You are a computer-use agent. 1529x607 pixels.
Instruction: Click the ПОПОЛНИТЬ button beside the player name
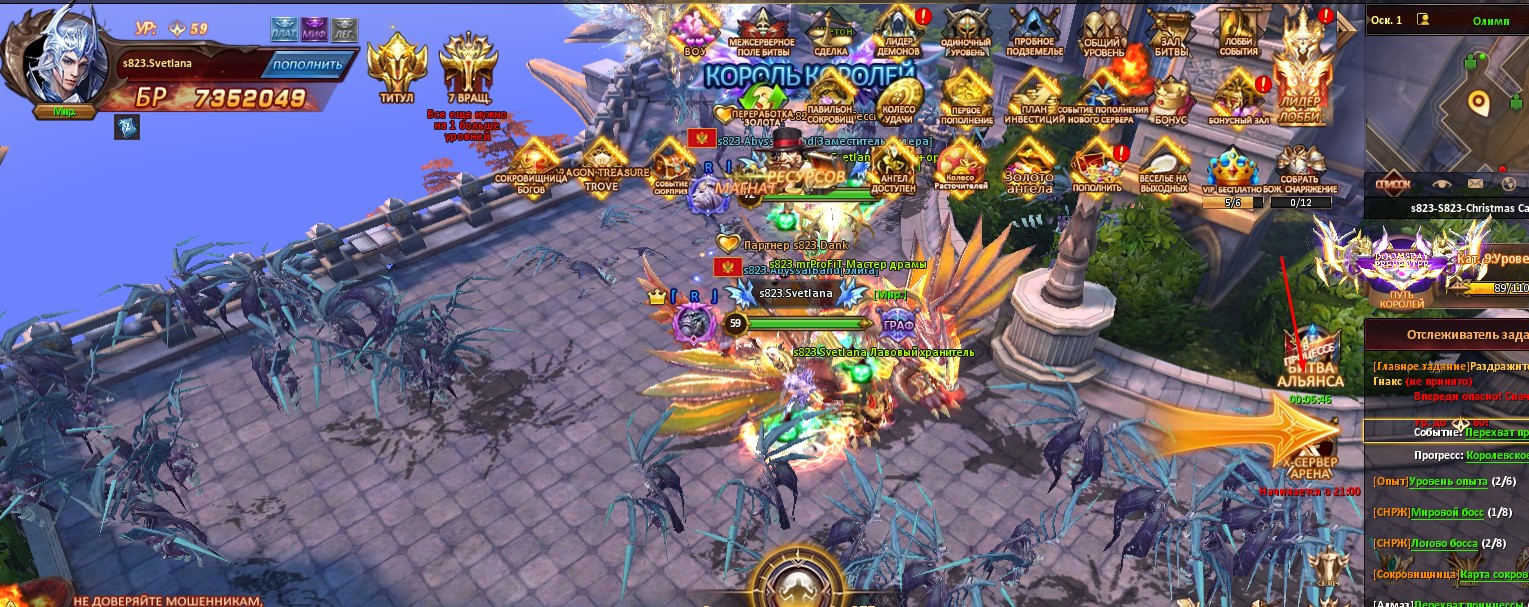pos(309,65)
